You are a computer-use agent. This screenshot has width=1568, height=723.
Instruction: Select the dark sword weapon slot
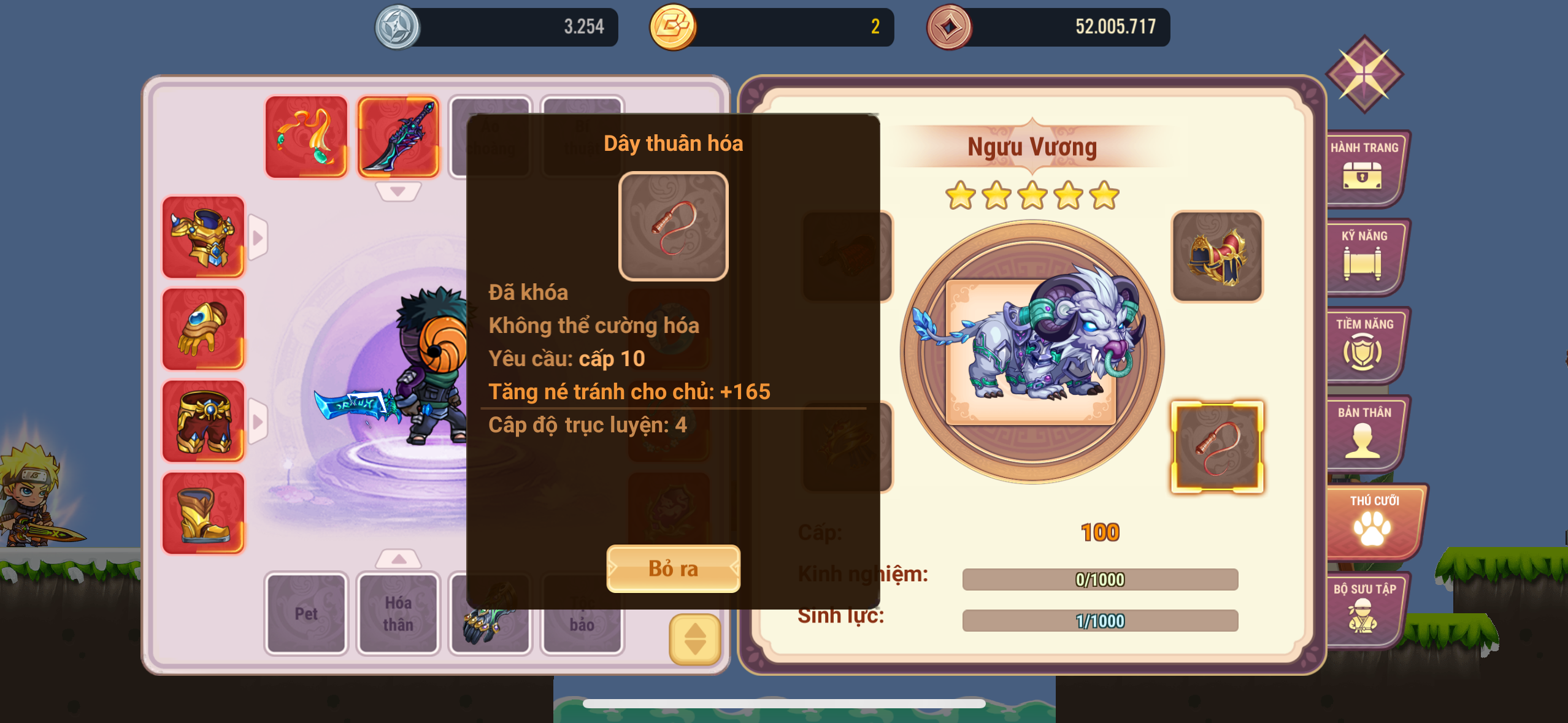(x=398, y=137)
